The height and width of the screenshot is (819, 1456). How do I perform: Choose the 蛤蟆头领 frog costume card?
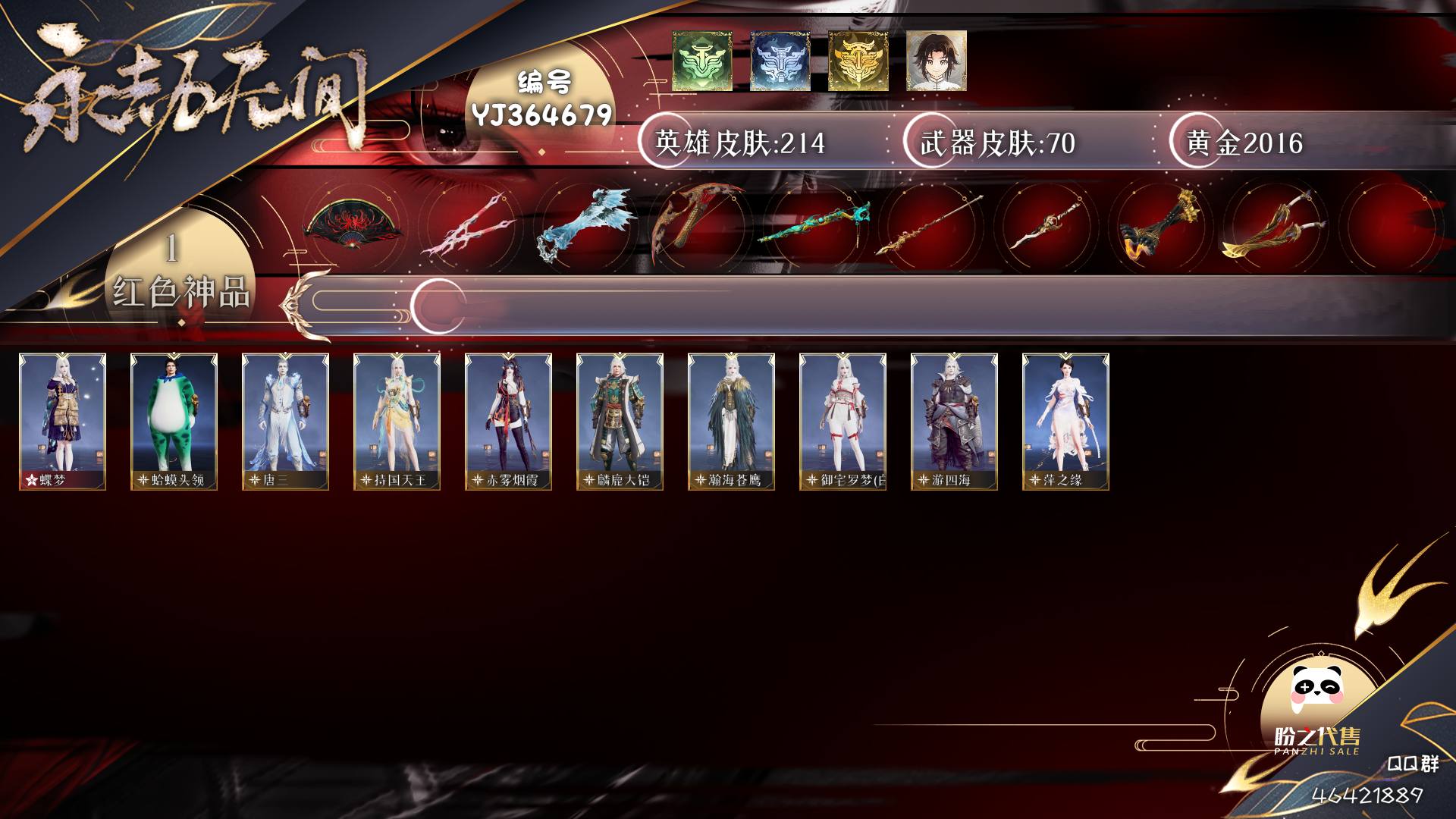(x=174, y=421)
